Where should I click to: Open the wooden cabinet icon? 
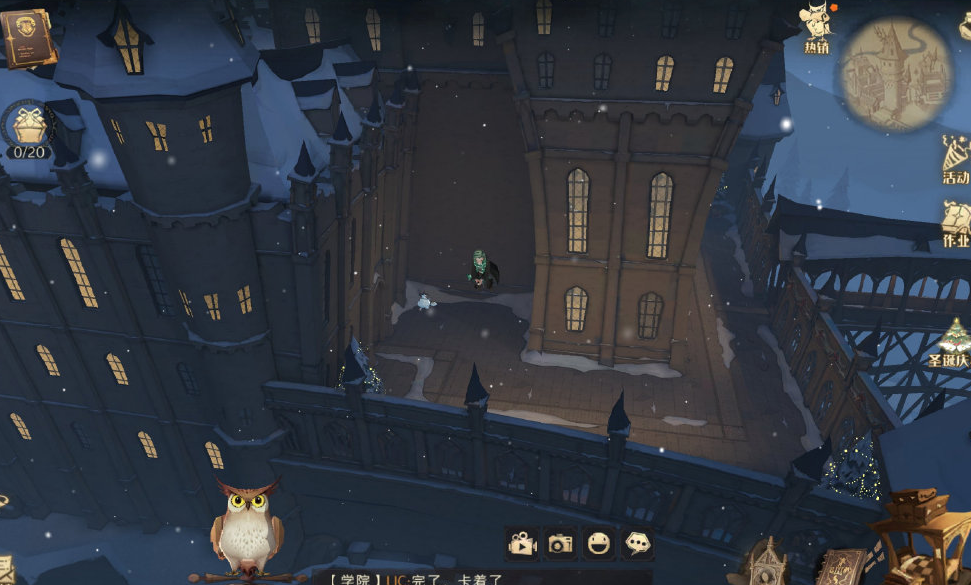[x=920, y=535]
